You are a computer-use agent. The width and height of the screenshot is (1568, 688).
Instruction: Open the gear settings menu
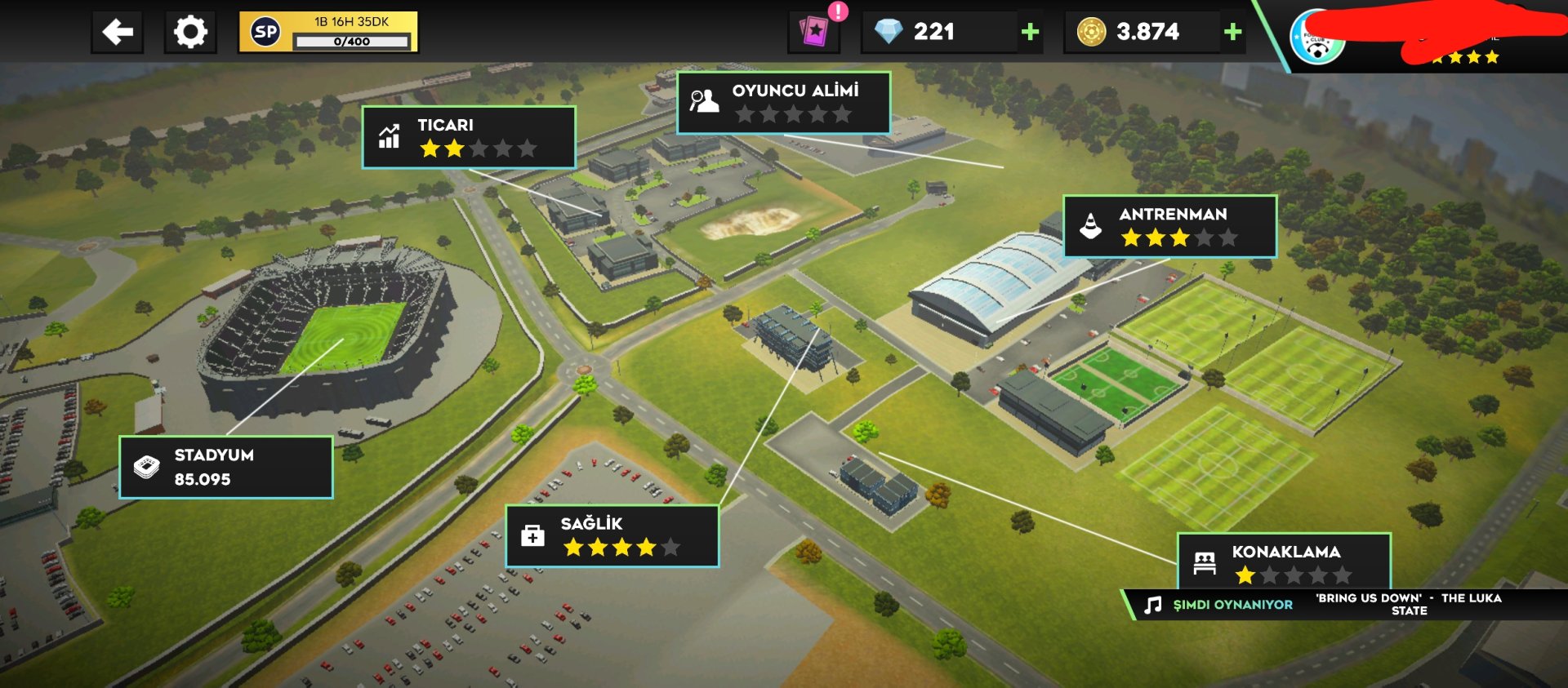(x=190, y=33)
